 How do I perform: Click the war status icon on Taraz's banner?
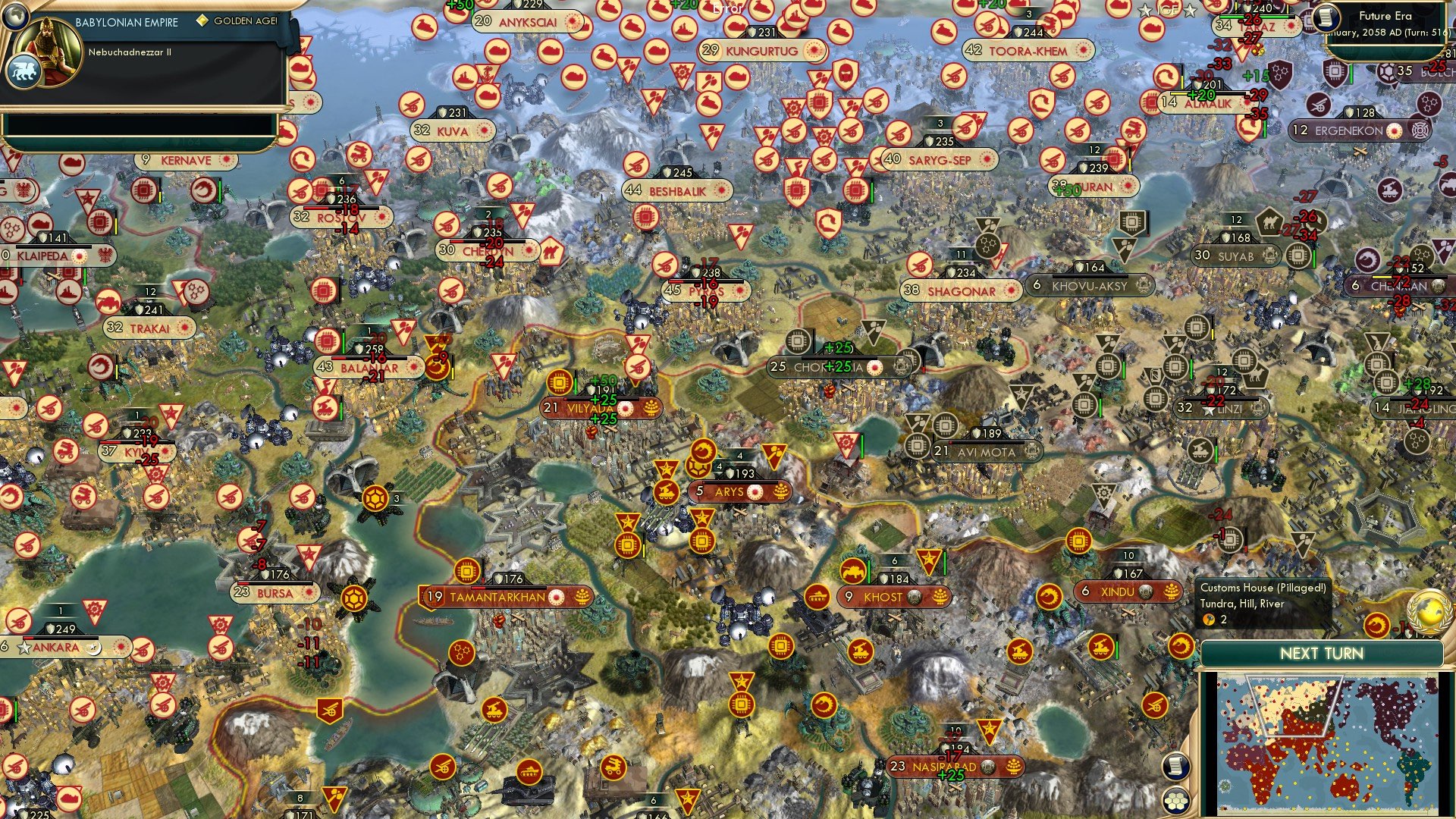(x=1291, y=26)
